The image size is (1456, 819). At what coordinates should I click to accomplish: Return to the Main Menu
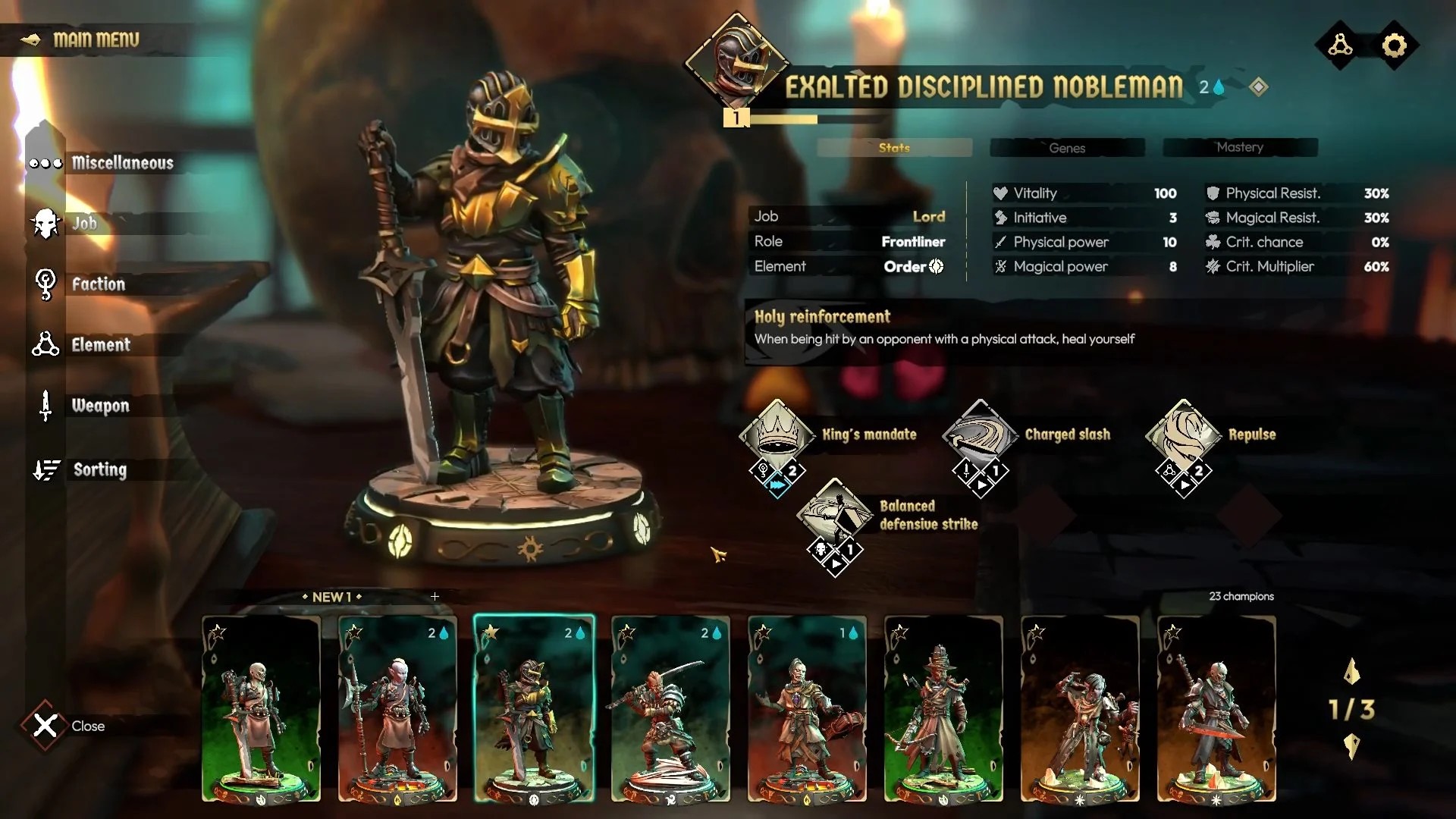[x=95, y=39]
